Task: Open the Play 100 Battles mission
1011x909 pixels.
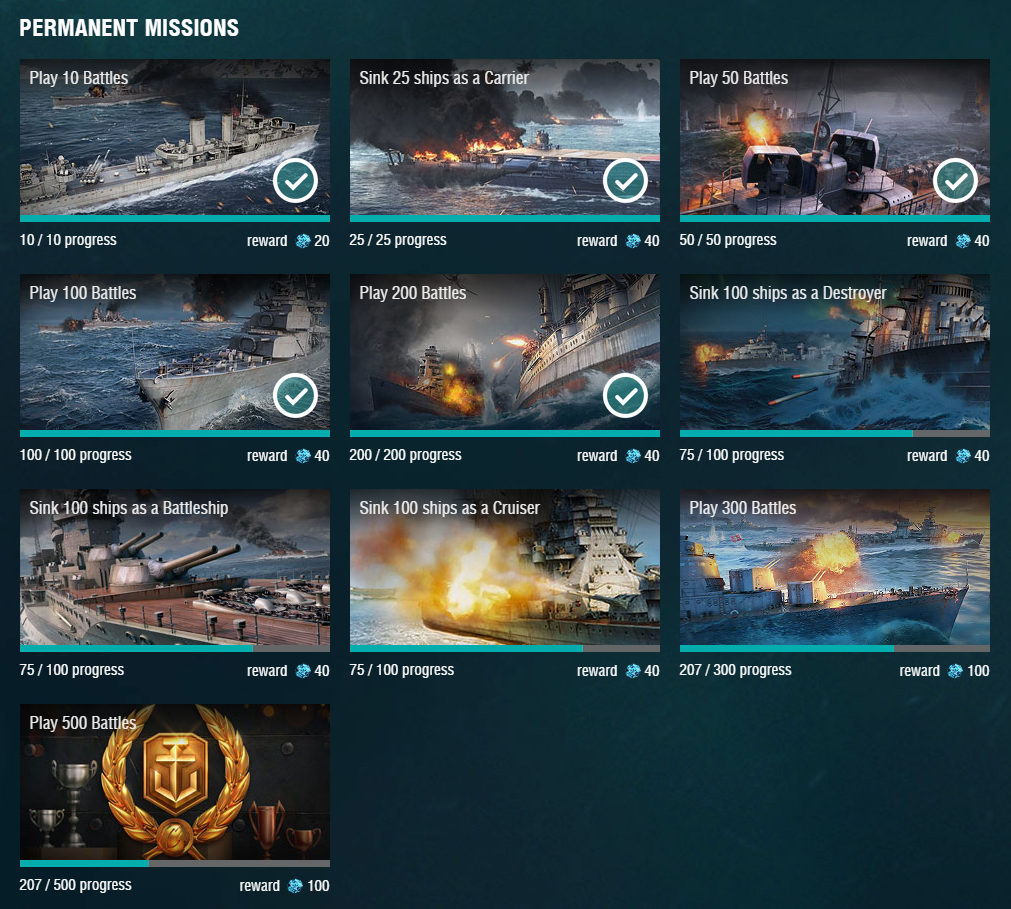Action: click(x=174, y=352)
